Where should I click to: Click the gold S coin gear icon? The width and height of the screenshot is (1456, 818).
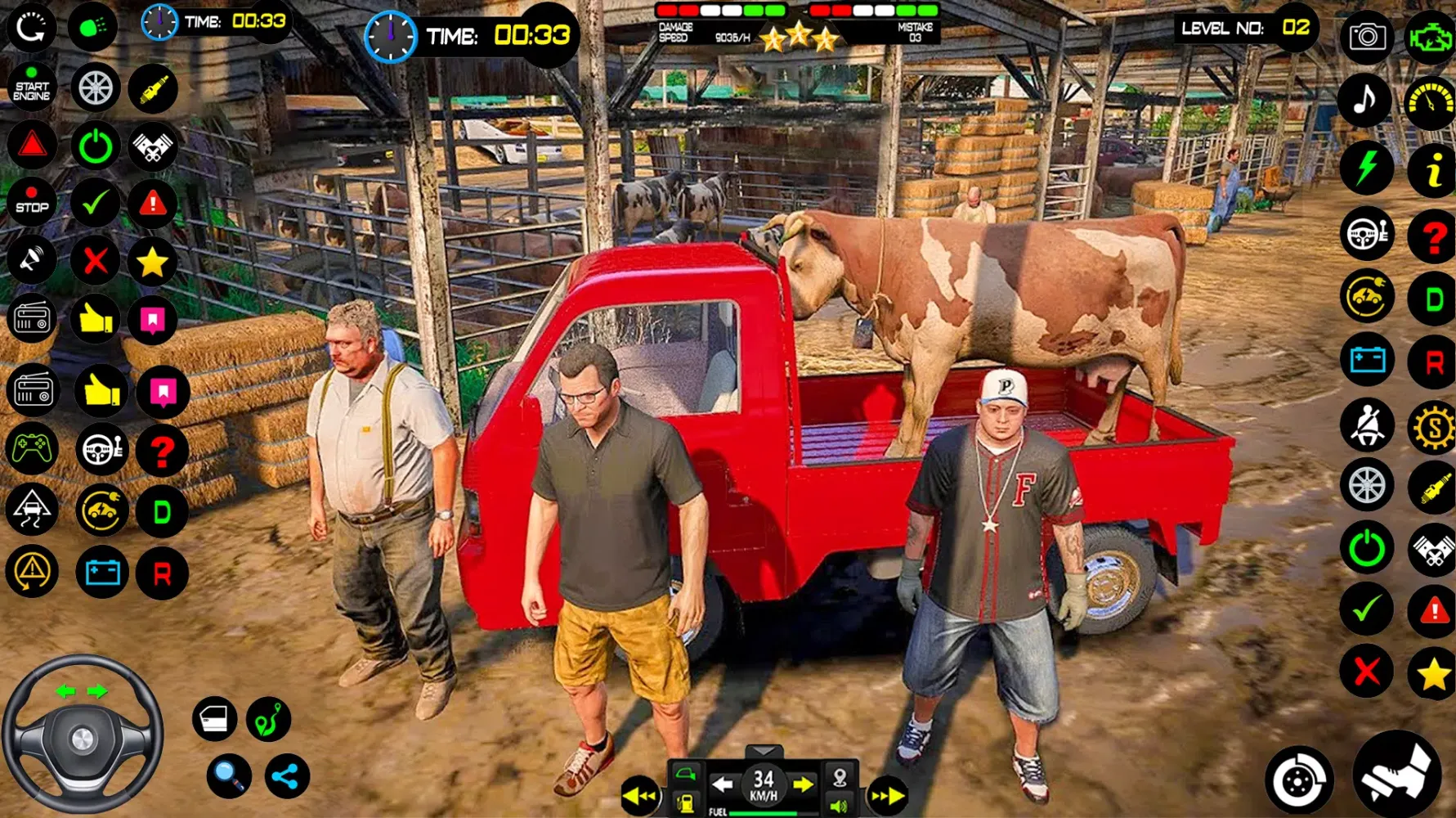tap(1433, 426)
